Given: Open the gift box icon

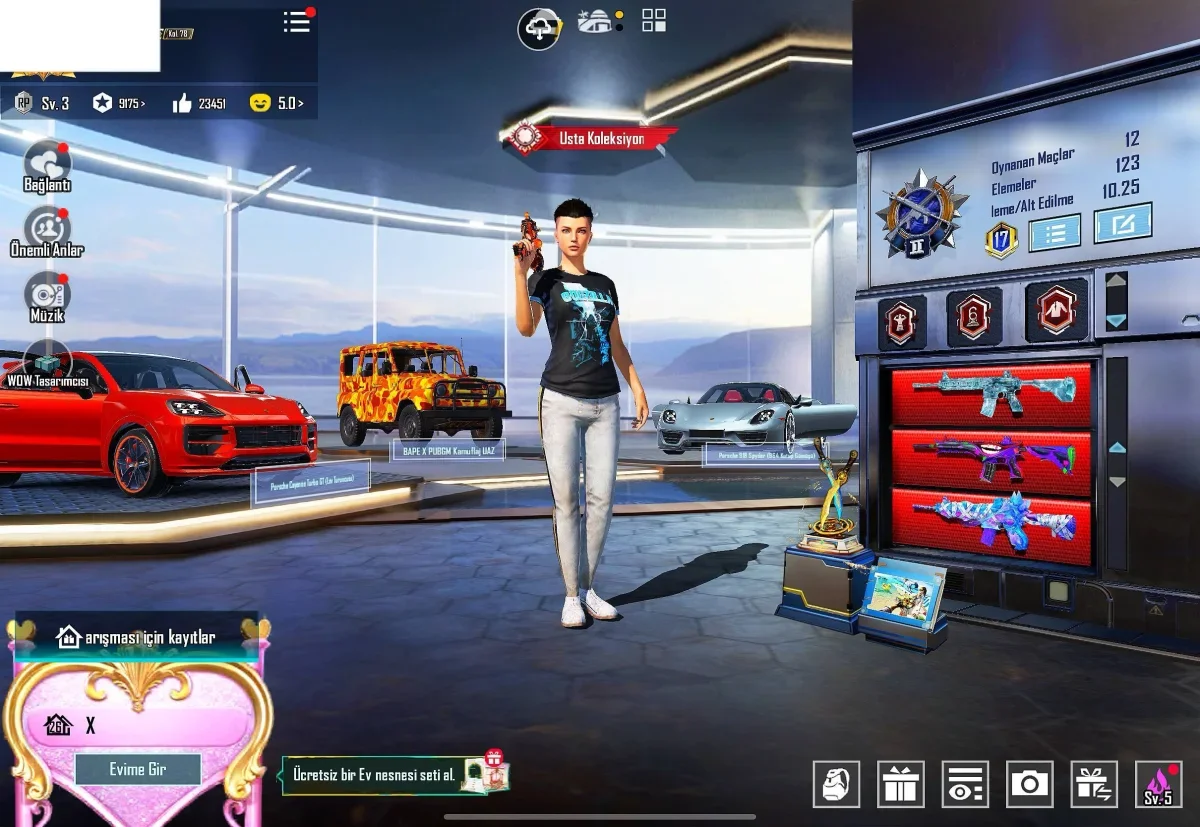Looking at the screenshot, I should click(901, 784).
